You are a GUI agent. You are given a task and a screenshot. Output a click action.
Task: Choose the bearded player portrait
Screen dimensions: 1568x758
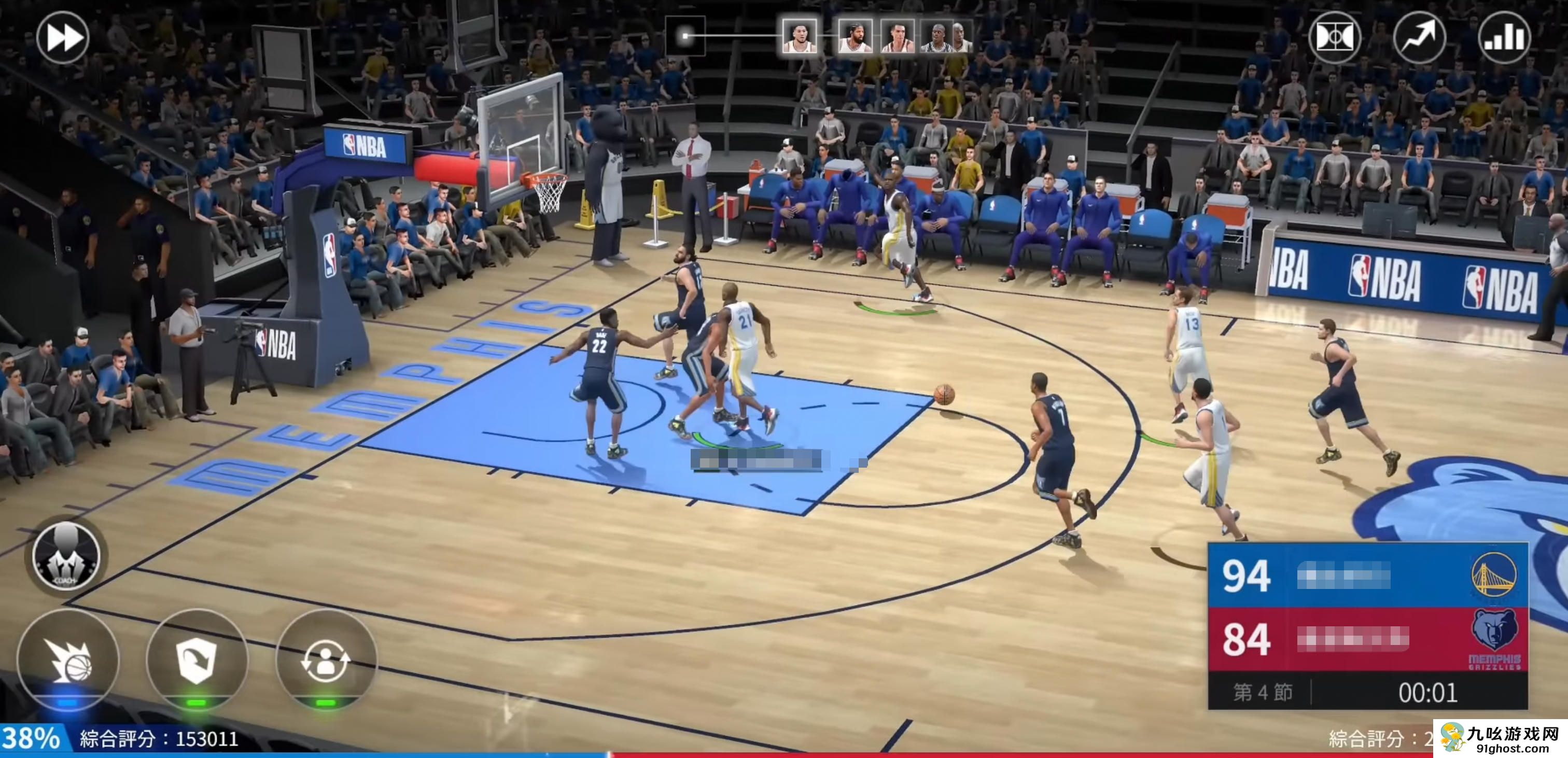(855, 36)
